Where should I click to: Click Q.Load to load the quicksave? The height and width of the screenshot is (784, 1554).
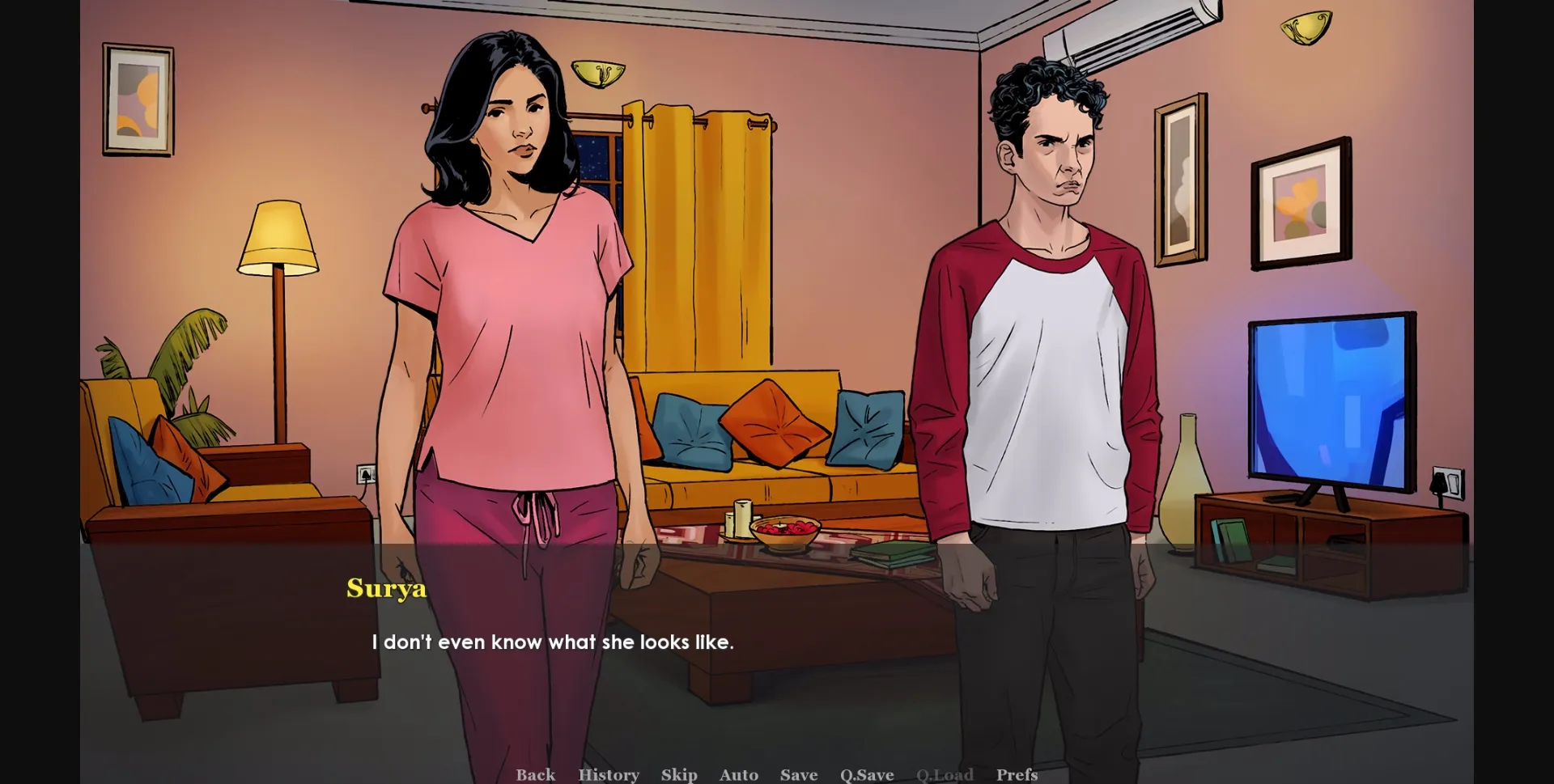coord(945,774)
